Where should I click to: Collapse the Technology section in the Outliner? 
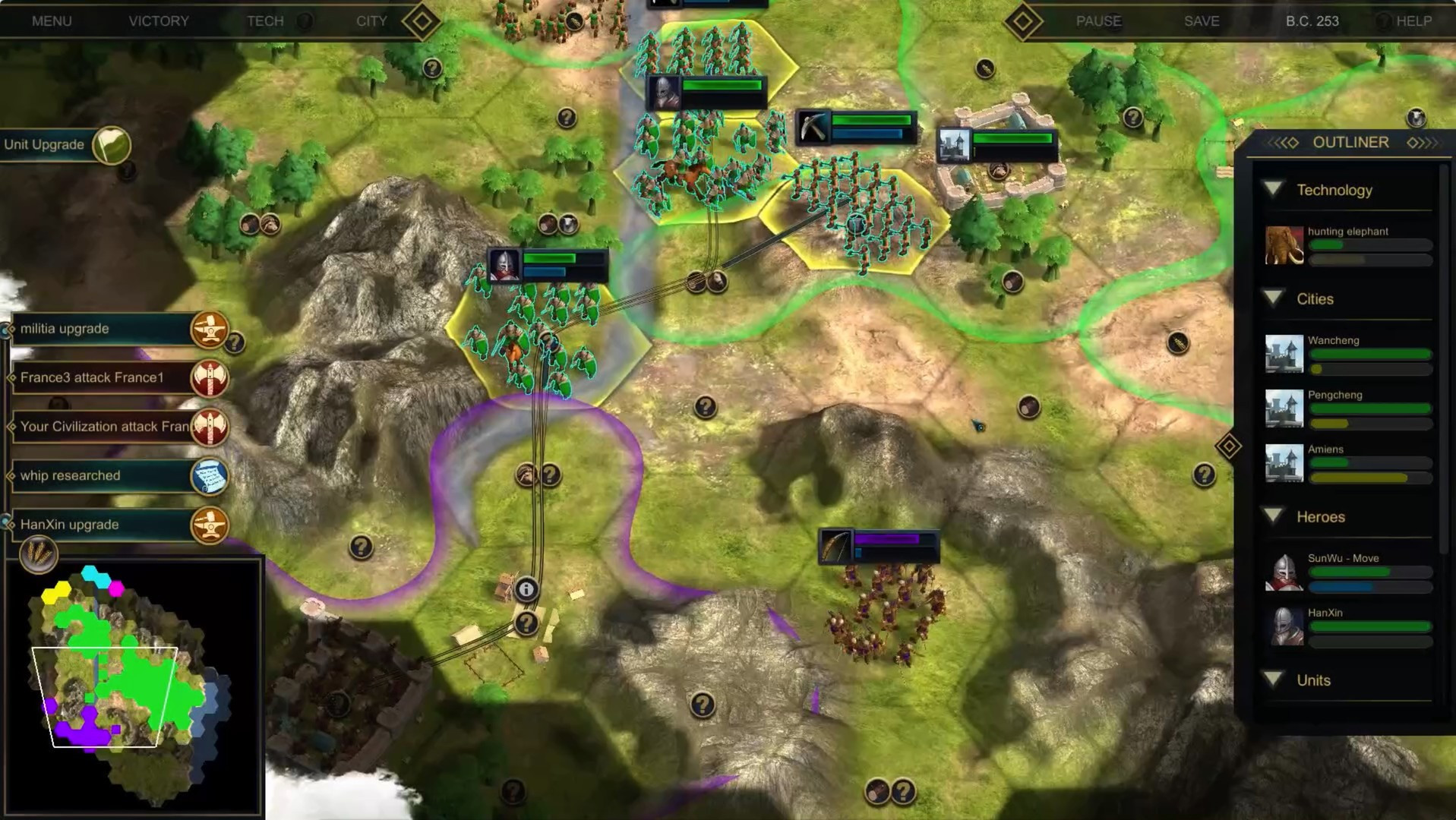(x=1274, y=190)
